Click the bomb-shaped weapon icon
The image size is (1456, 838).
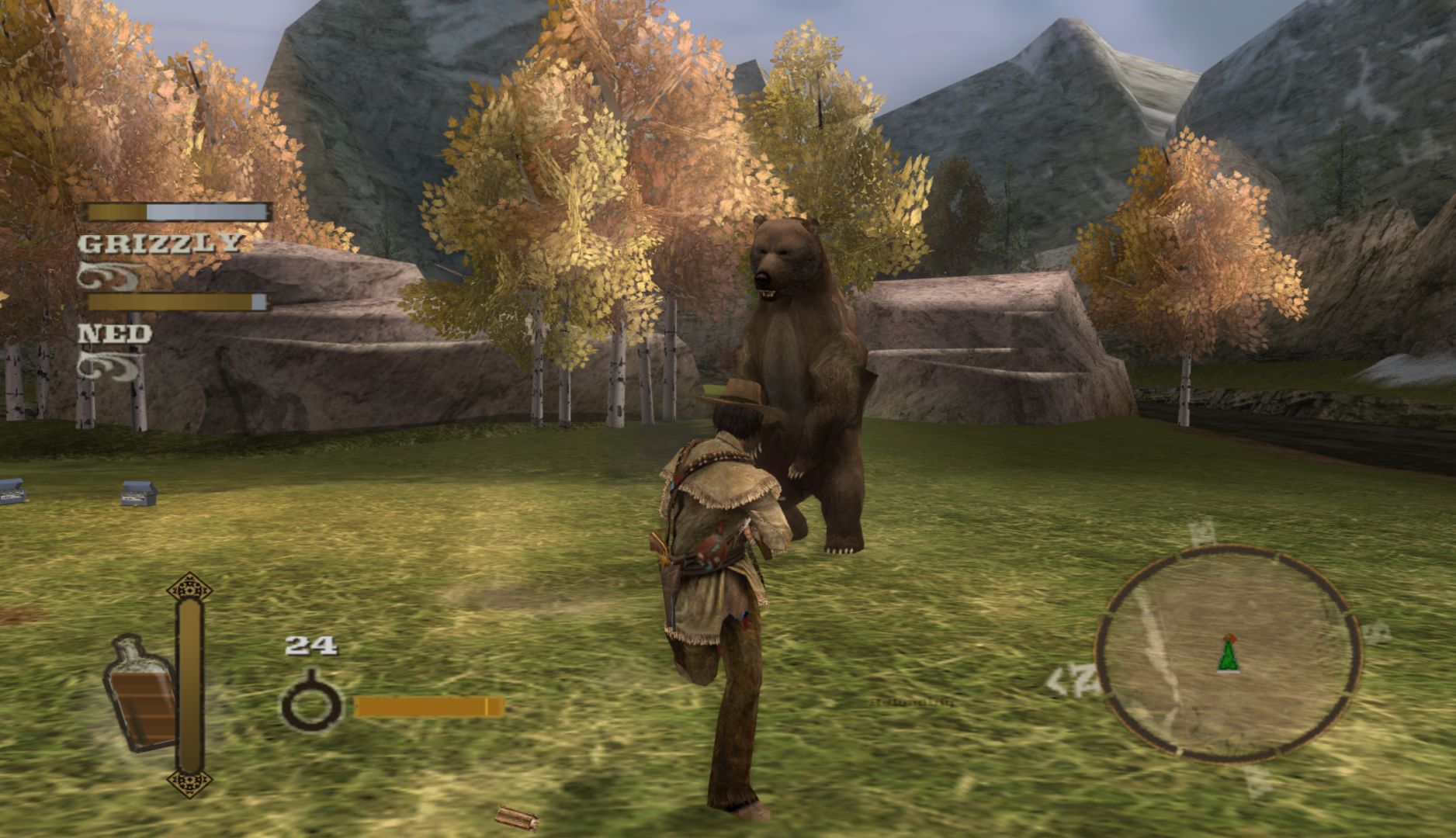pyautogui.click(x=310, y=701)
